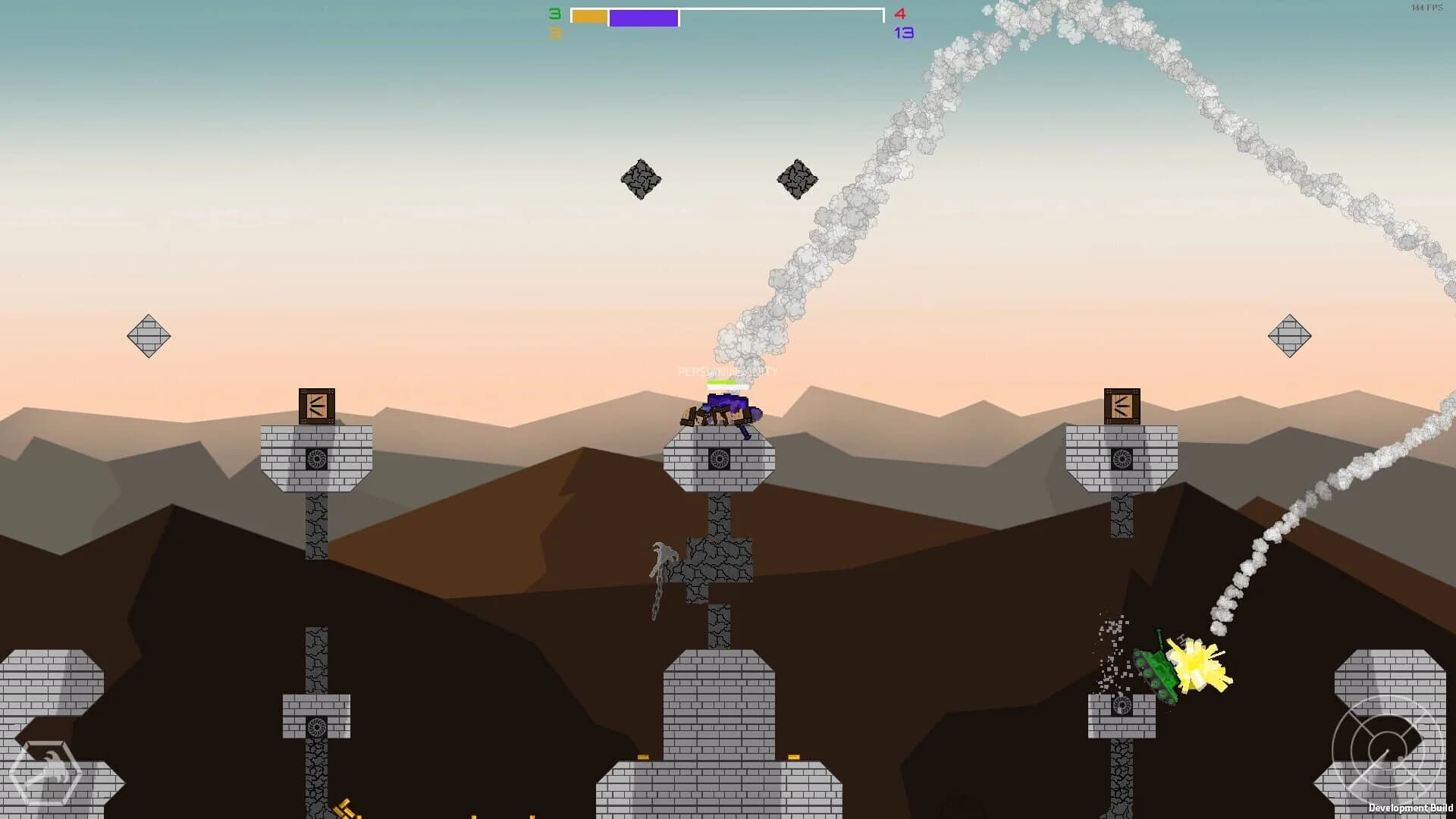The image size is (1456, 819).
Task: Click the red score number 4
Action: click(899, 13)
